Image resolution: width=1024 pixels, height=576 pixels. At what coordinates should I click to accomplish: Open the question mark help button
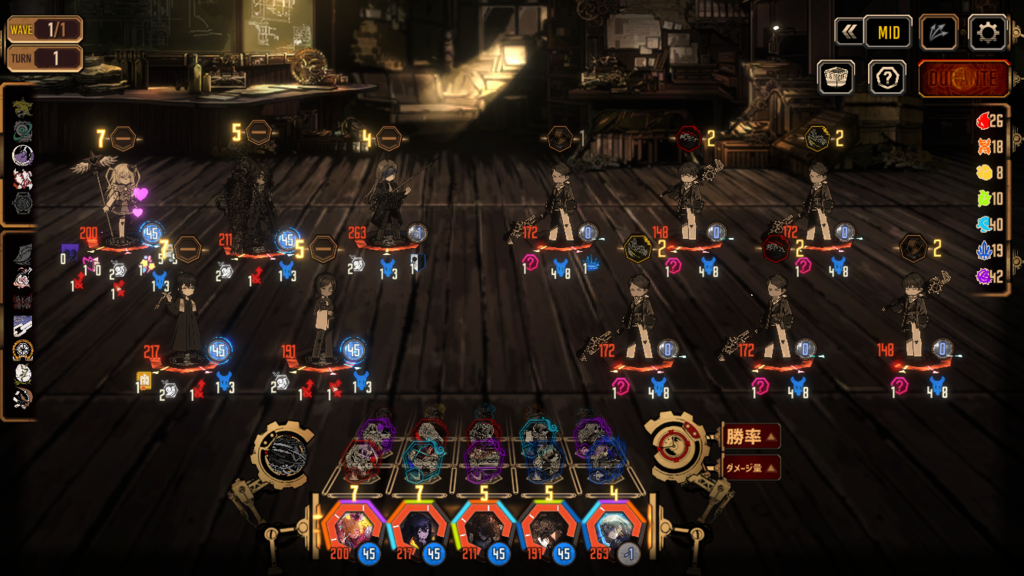[x=887, y=77]
